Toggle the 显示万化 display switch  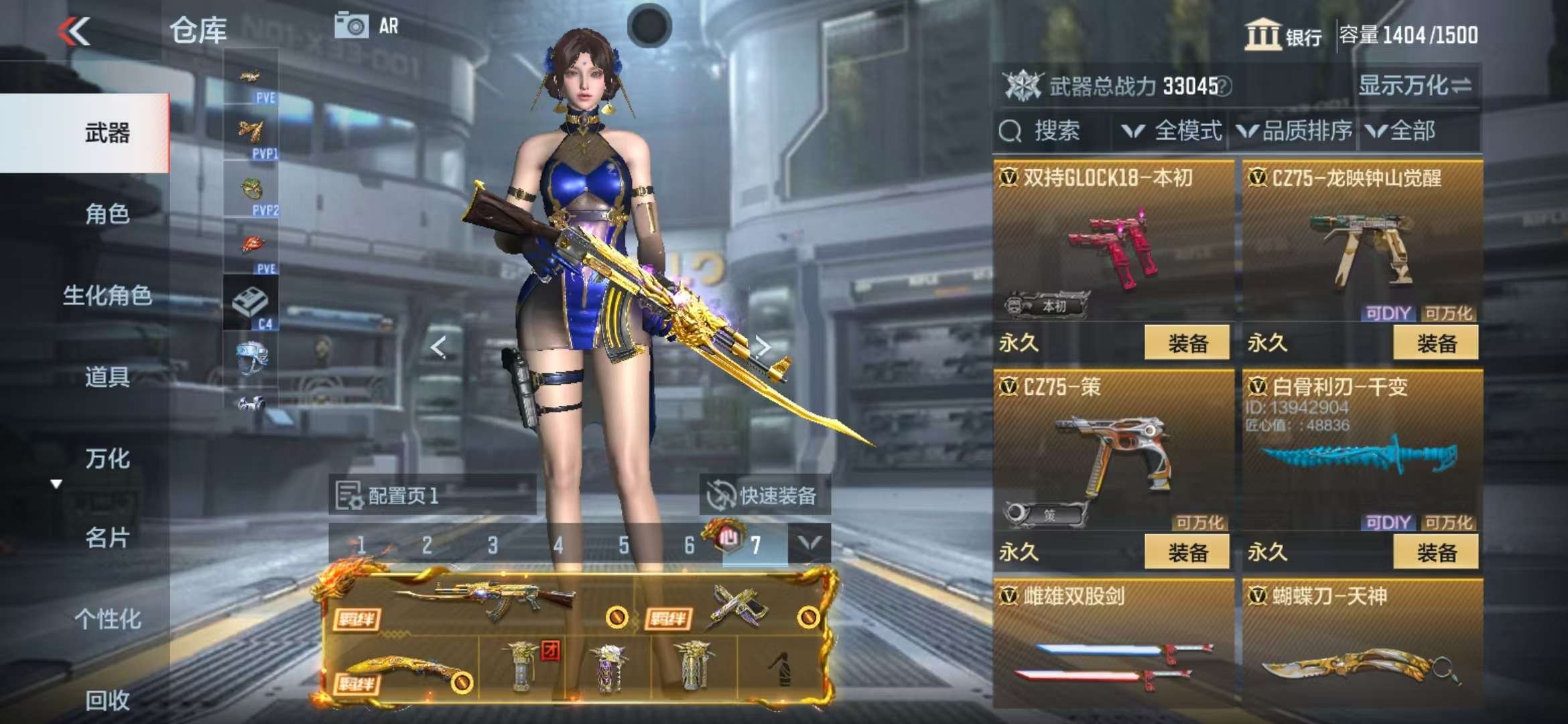(x=1415, y=86)
